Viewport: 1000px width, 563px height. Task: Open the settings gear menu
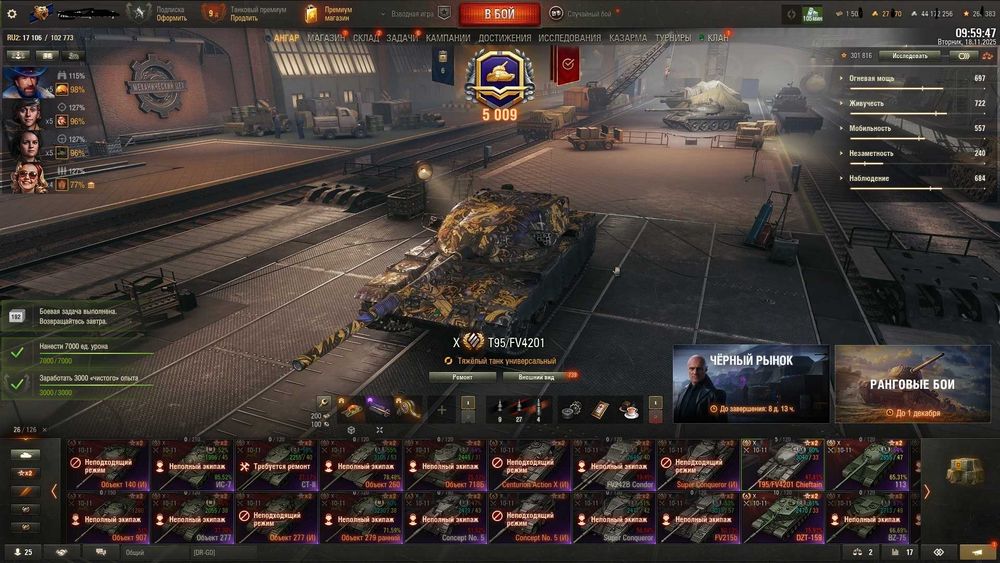tap(12, 14)
